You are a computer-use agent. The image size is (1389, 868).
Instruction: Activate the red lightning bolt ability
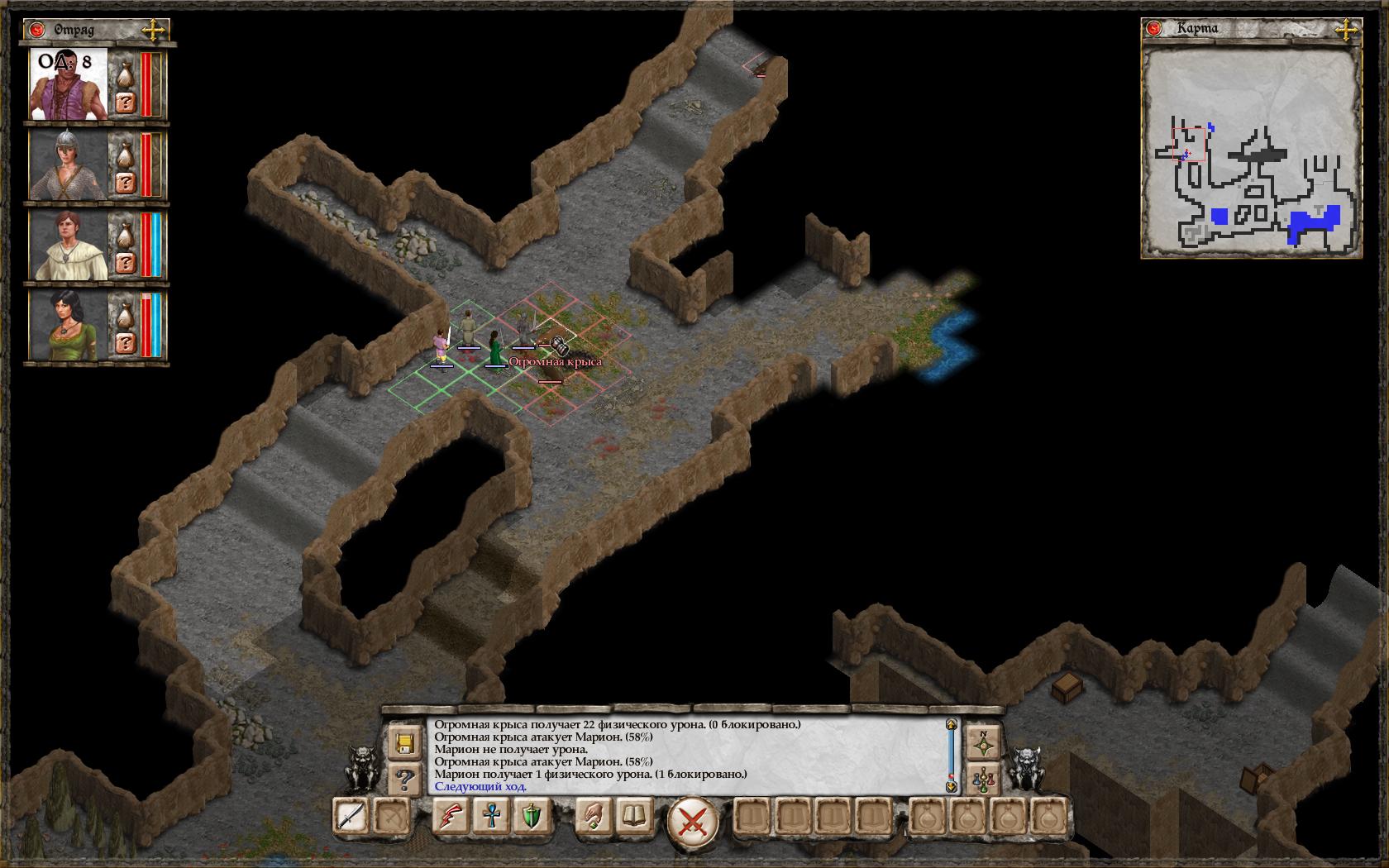pyautogui.click(x=451, y=817)
